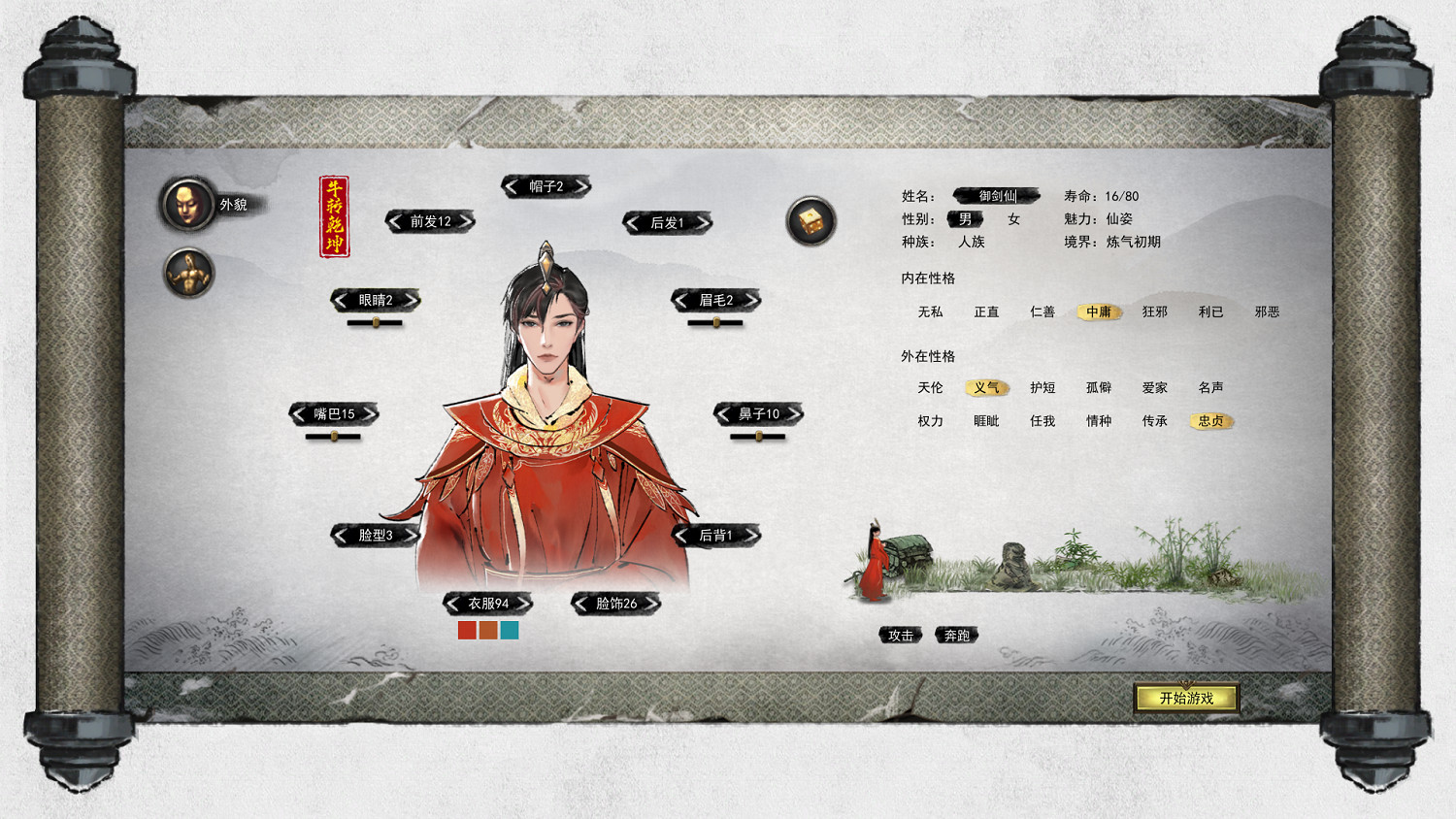Preview the 攻击 attack animation
This screenshot has width=1456, height=819.
pyautogui.click(x=901, y=636)
